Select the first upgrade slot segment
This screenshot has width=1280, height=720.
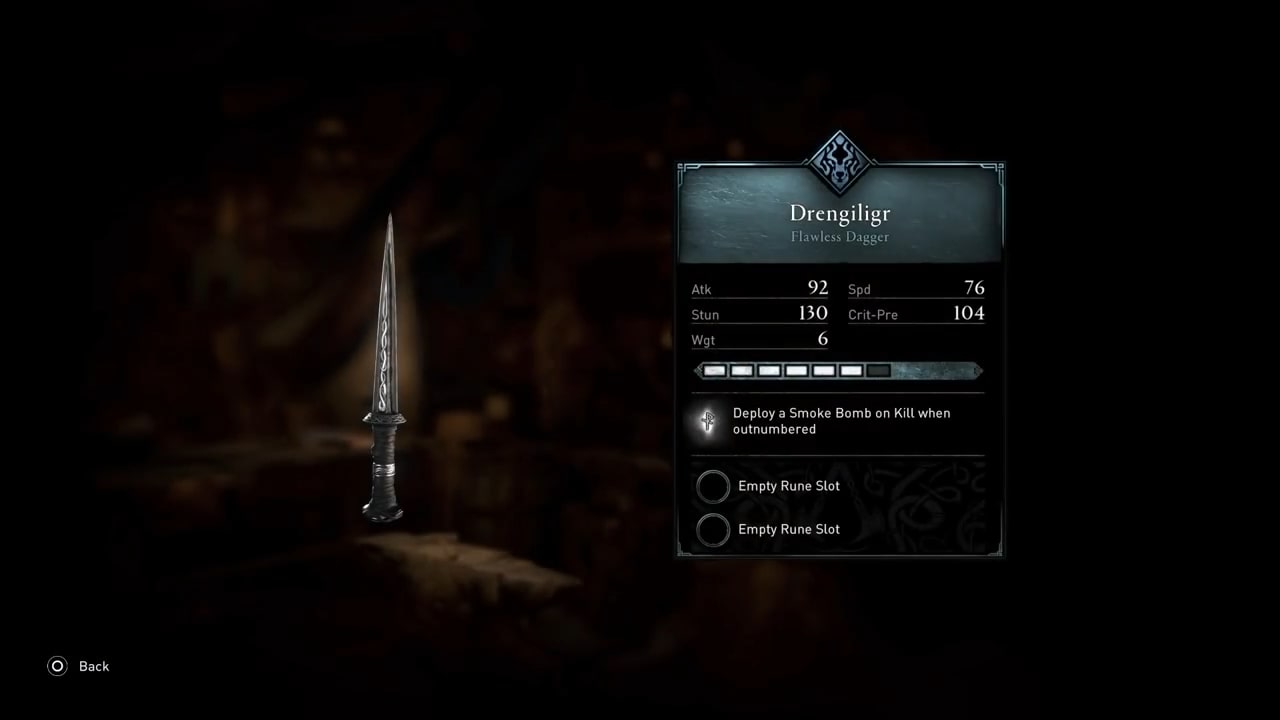tap(714, 370)
